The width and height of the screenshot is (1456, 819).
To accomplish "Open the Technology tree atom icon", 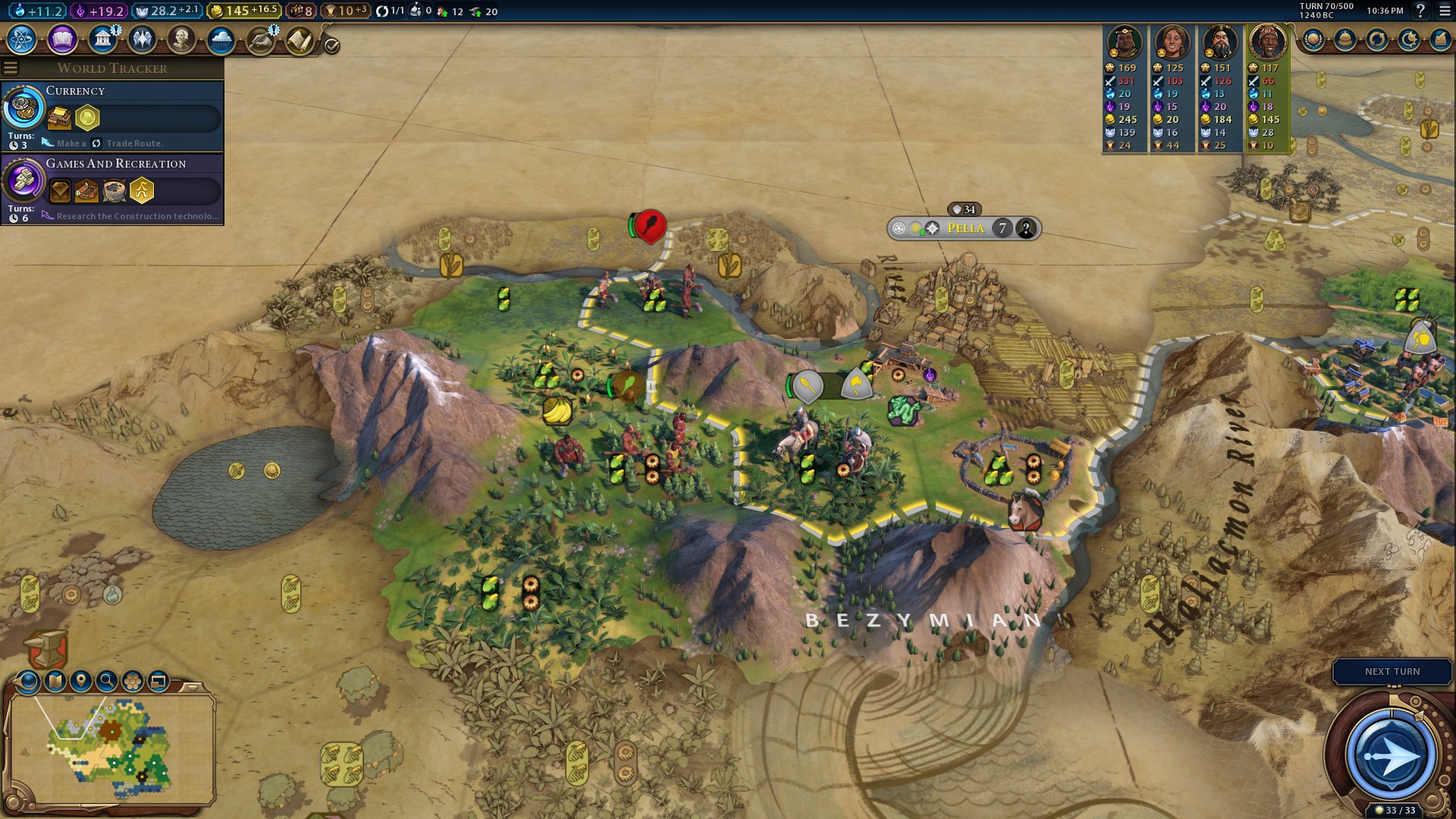I will point(22,39).
